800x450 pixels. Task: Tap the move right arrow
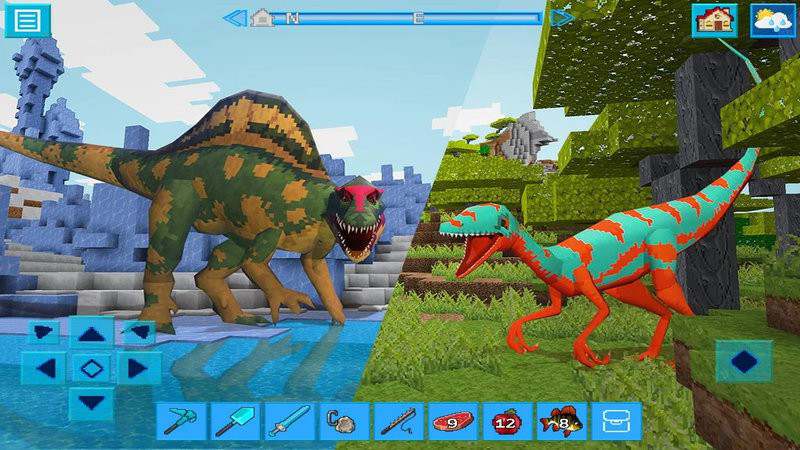pos(138,368)
